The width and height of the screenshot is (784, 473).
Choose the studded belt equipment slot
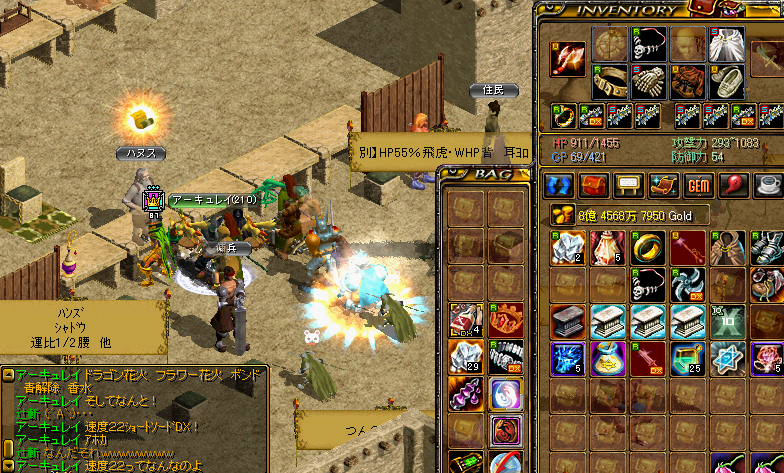click(x=609, y=81)
